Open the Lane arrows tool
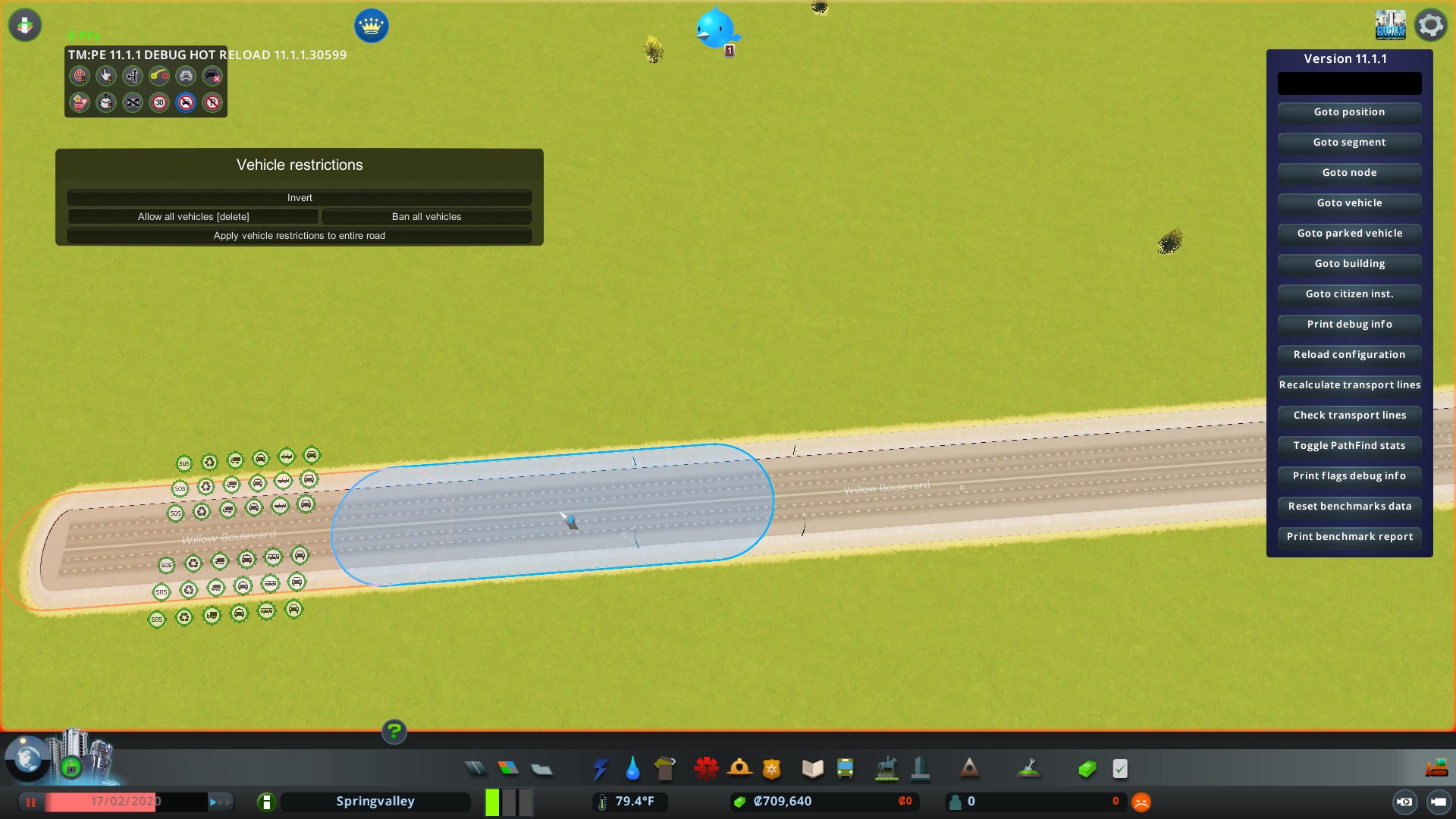The height and width of the screenshot is (819, 1456). [133, 76]
